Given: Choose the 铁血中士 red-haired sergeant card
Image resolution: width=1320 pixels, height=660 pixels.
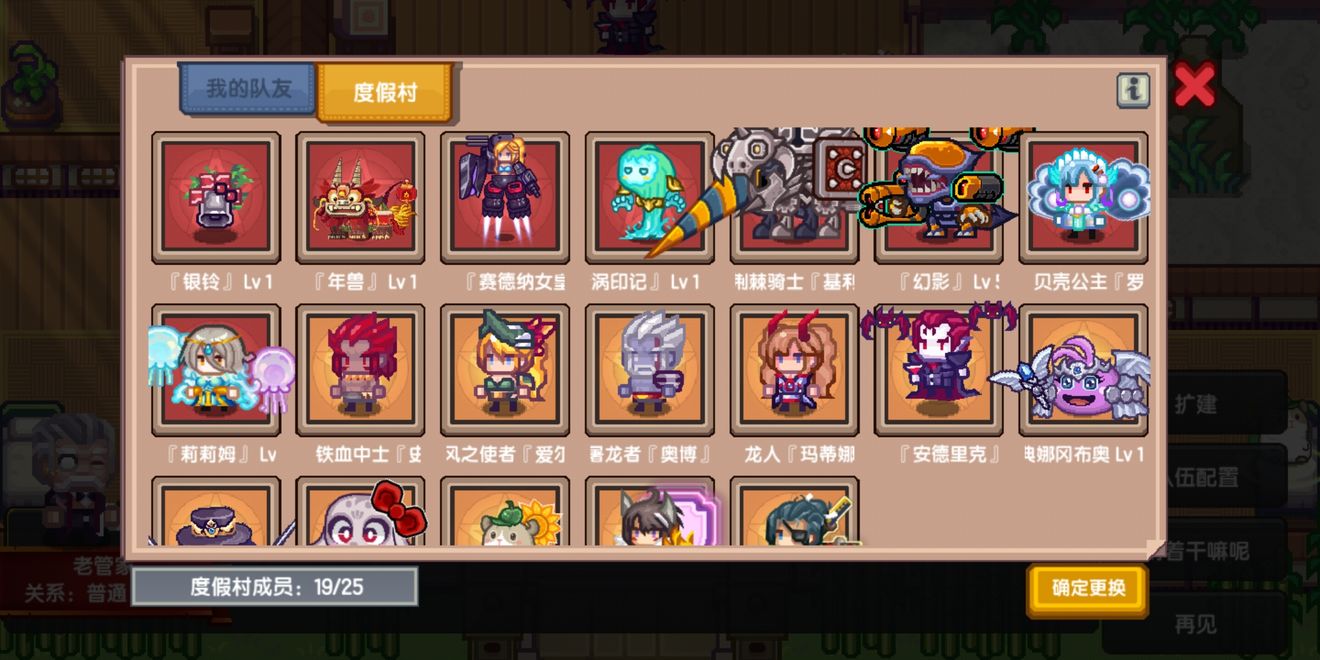Looking at the screenshot, I should click(x=360, y=370).
